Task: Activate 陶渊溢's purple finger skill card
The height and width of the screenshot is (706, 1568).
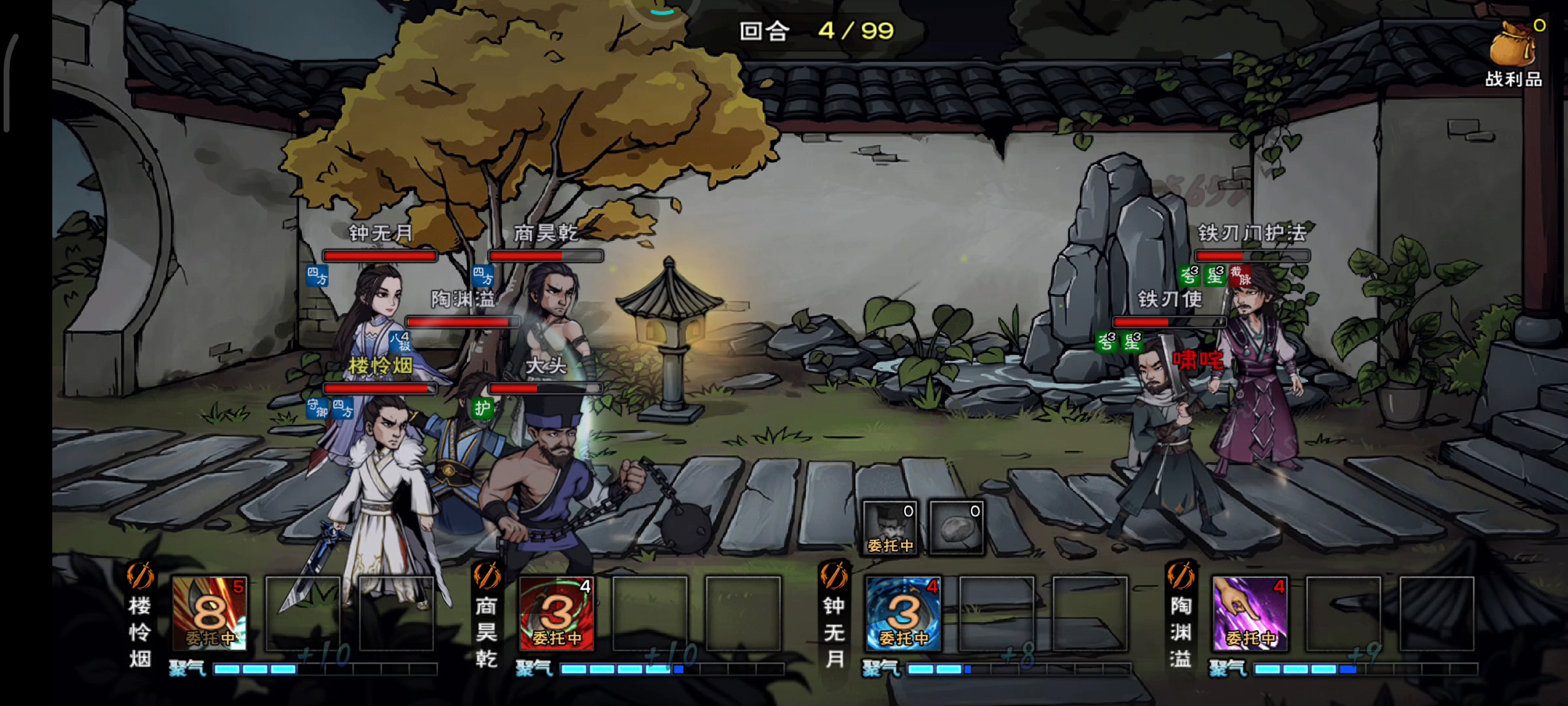Action: 1250,613
